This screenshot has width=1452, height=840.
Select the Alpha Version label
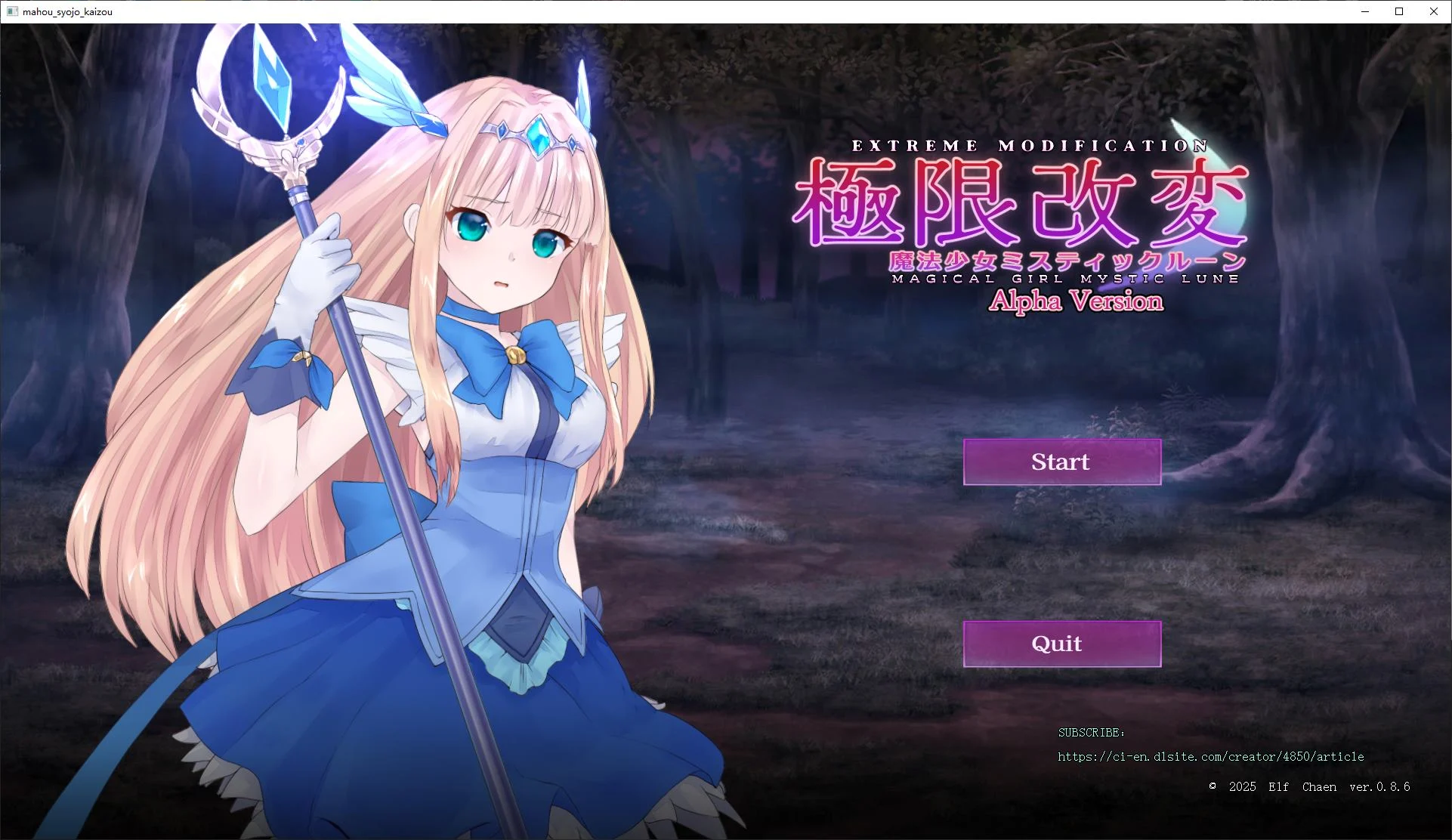tap(1075, 301)
